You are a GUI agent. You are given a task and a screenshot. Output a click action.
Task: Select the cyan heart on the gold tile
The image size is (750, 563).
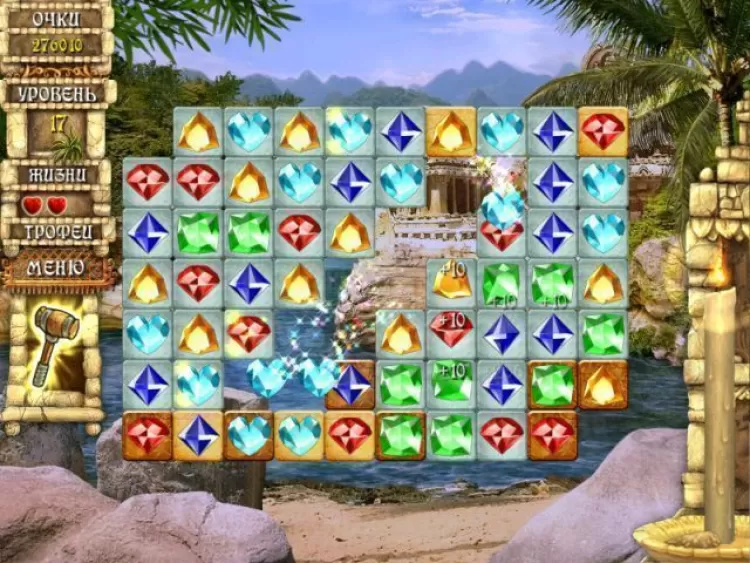300,435
